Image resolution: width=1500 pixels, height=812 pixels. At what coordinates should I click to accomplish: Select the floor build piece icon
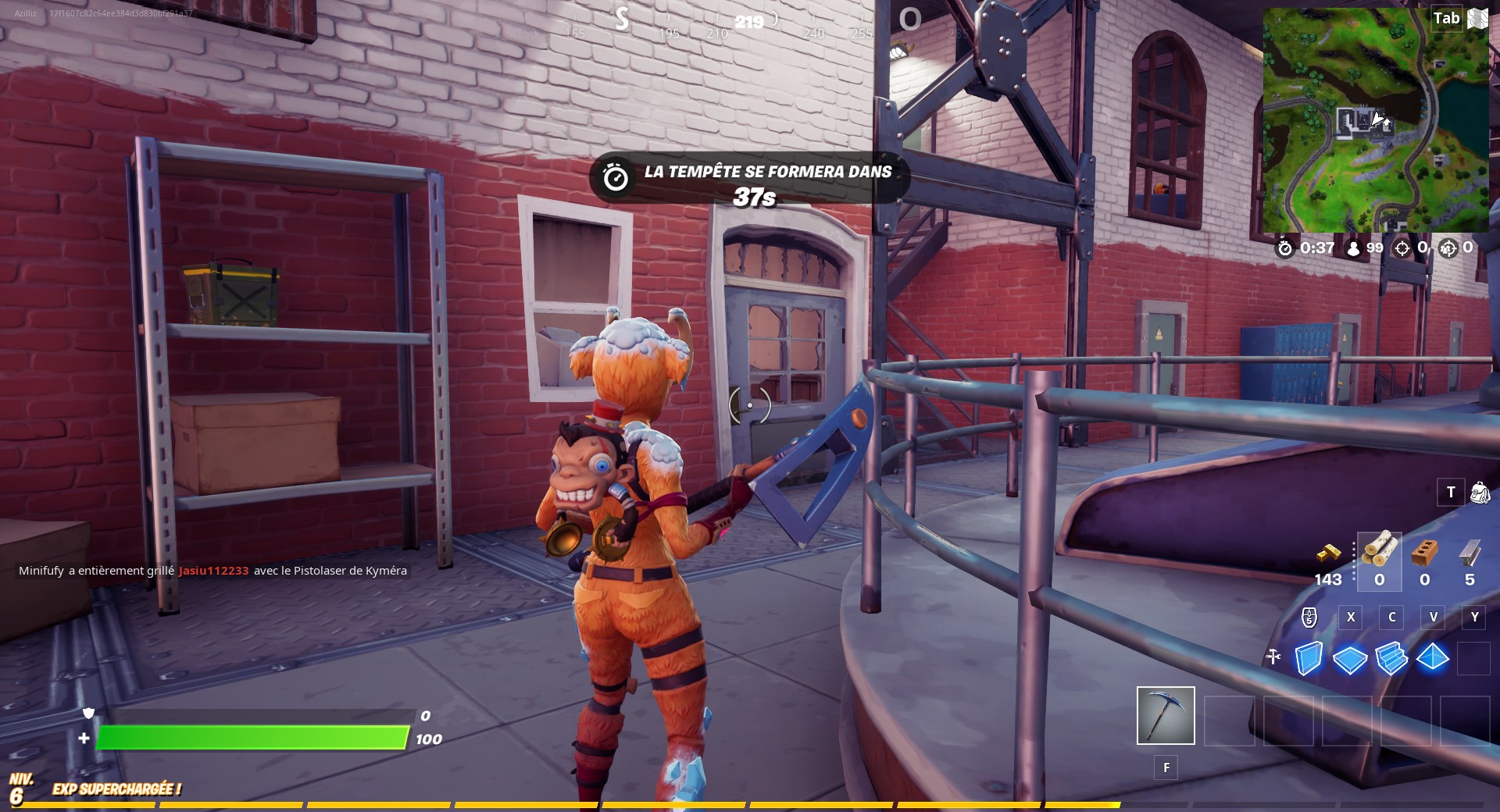[x=1352, y=660]
